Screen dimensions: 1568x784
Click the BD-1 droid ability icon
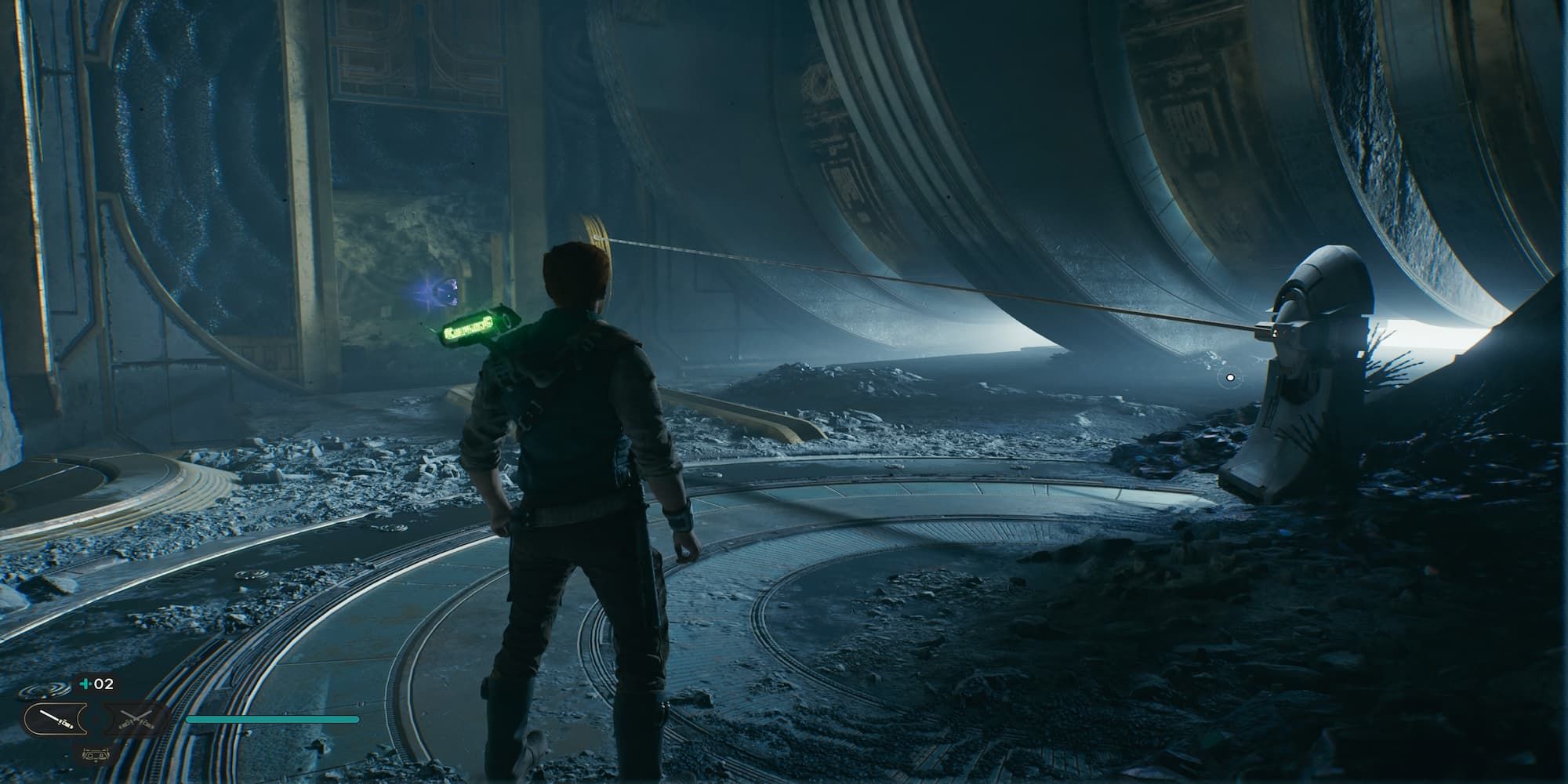pos(95,755)
